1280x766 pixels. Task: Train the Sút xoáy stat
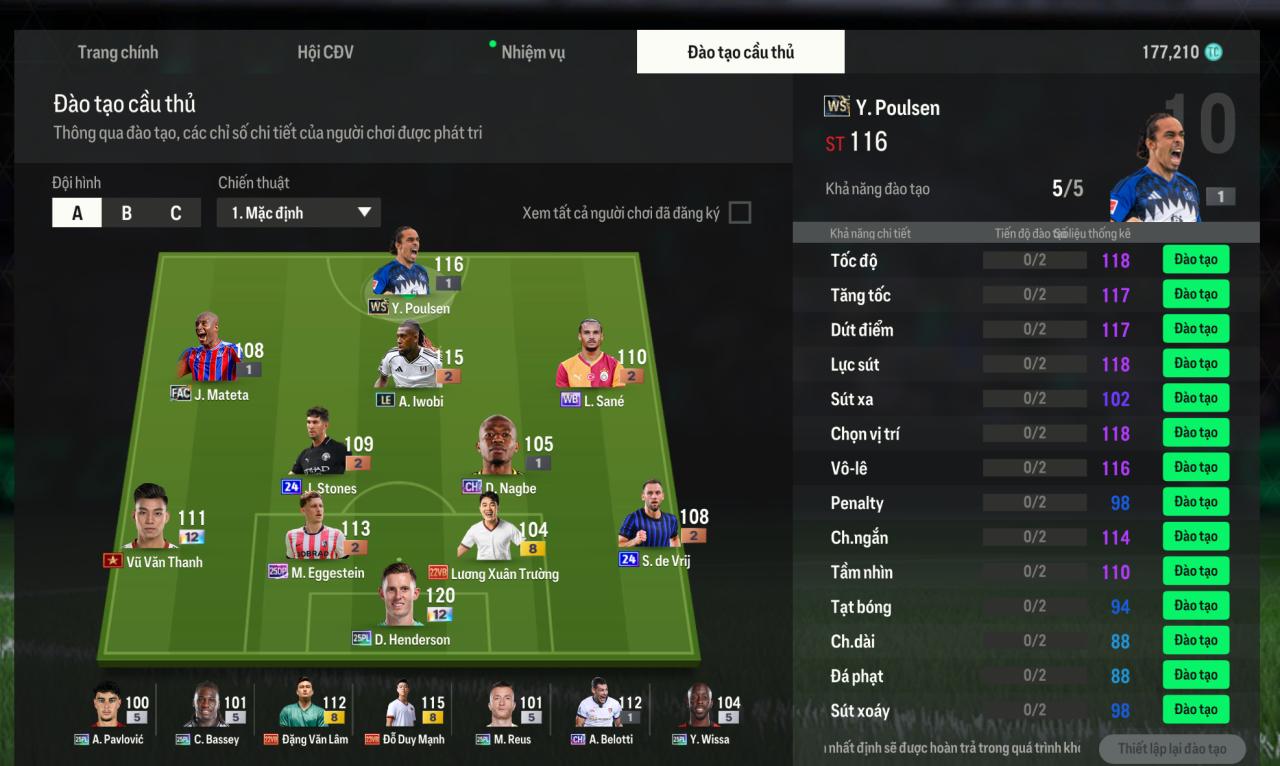tap(1195, 710)
